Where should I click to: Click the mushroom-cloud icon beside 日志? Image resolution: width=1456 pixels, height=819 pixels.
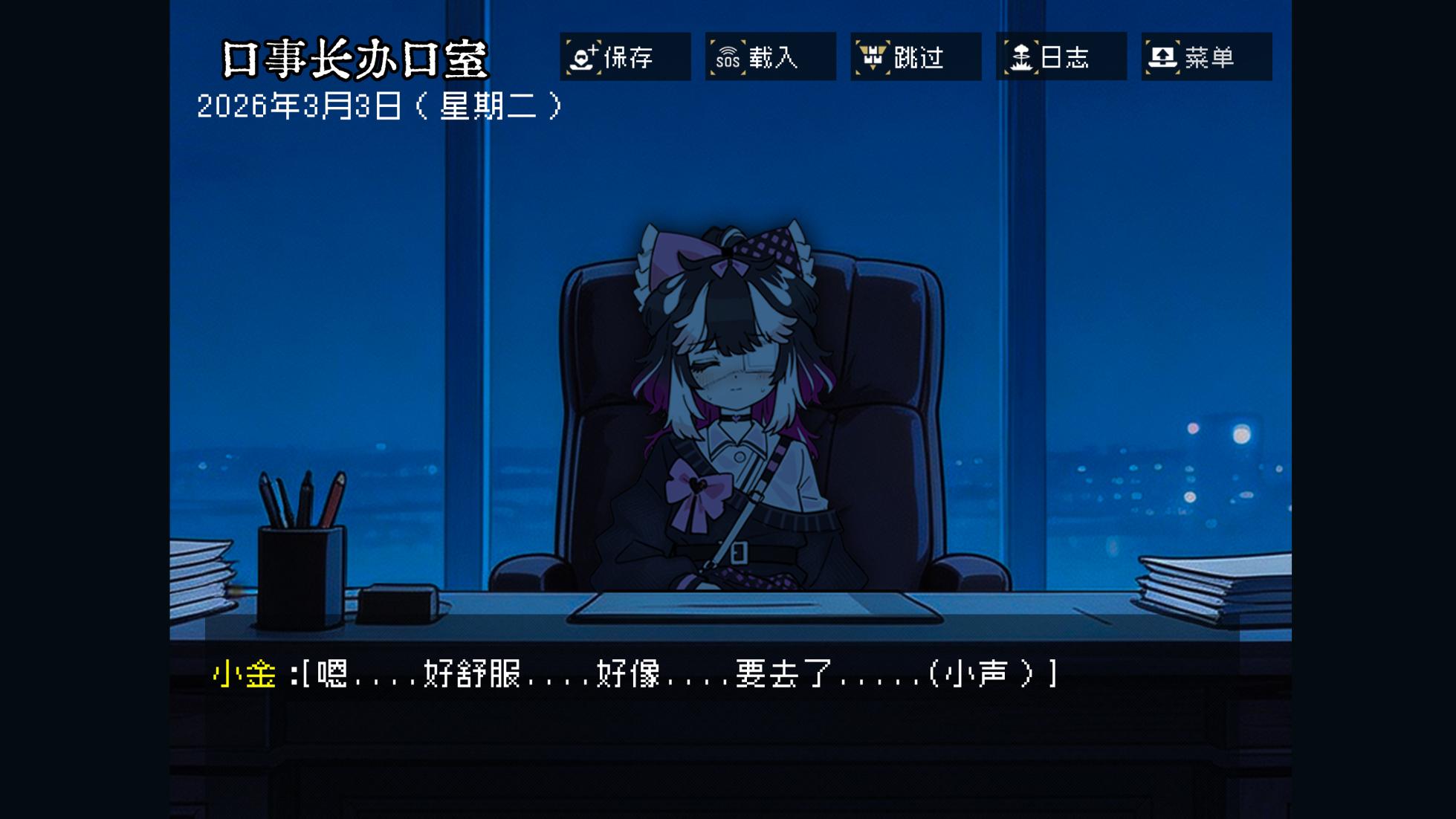point(1023,58)
